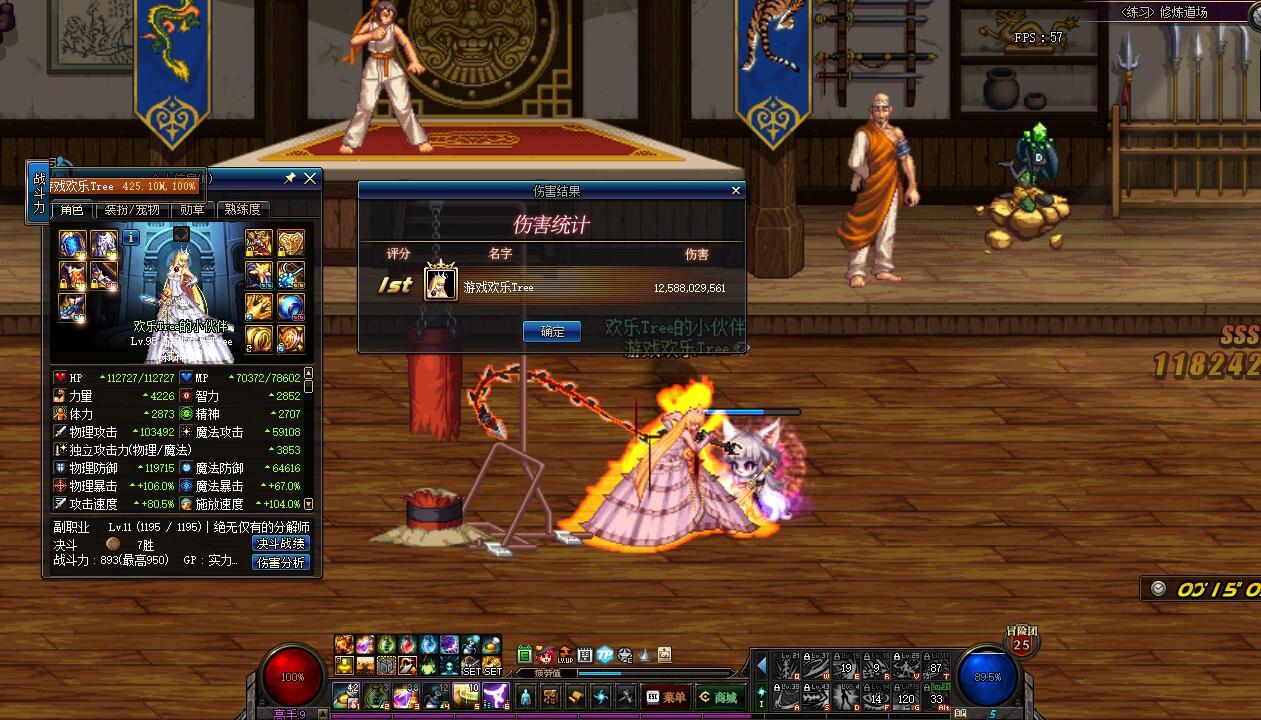Switch to the 装扮/宠物 tab
This screenshot has width=1261, height=720.
pos(132,210)
